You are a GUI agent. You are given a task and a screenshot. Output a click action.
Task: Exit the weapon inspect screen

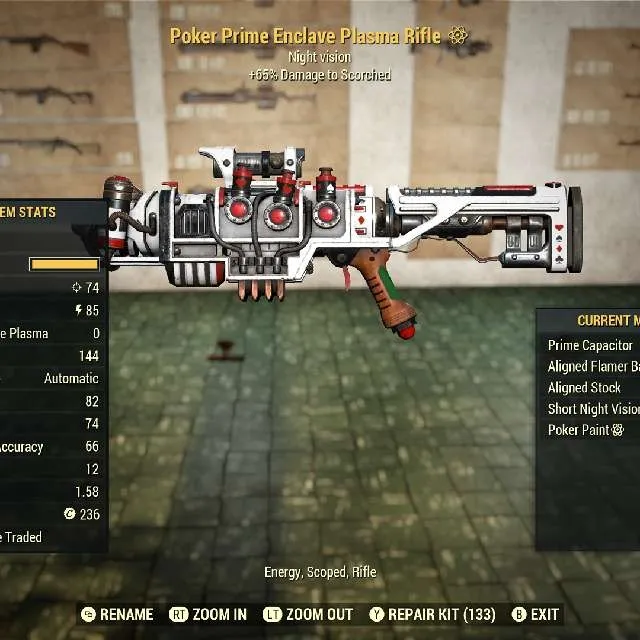tap(535, 614)
